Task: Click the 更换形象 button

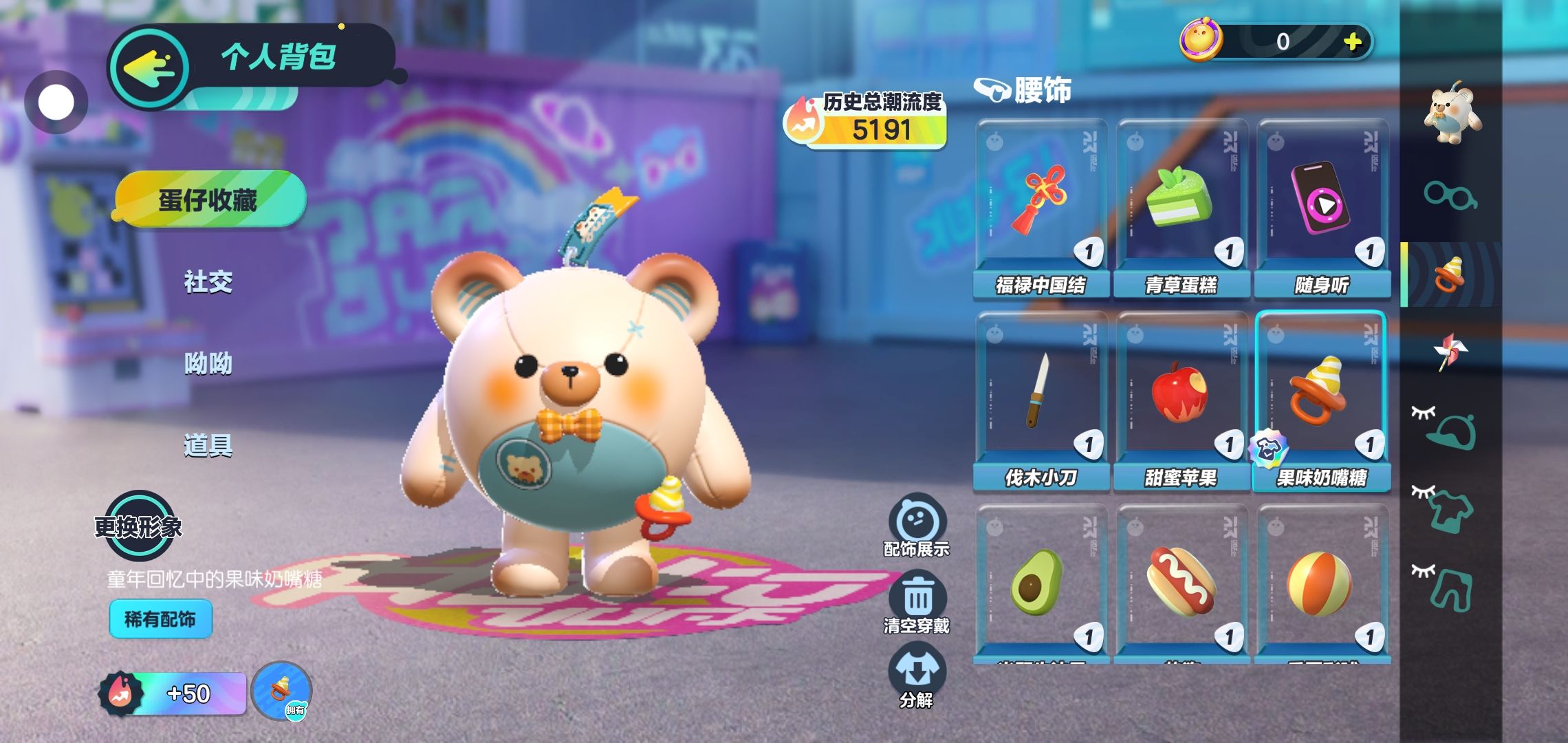Action: (138, 526)
